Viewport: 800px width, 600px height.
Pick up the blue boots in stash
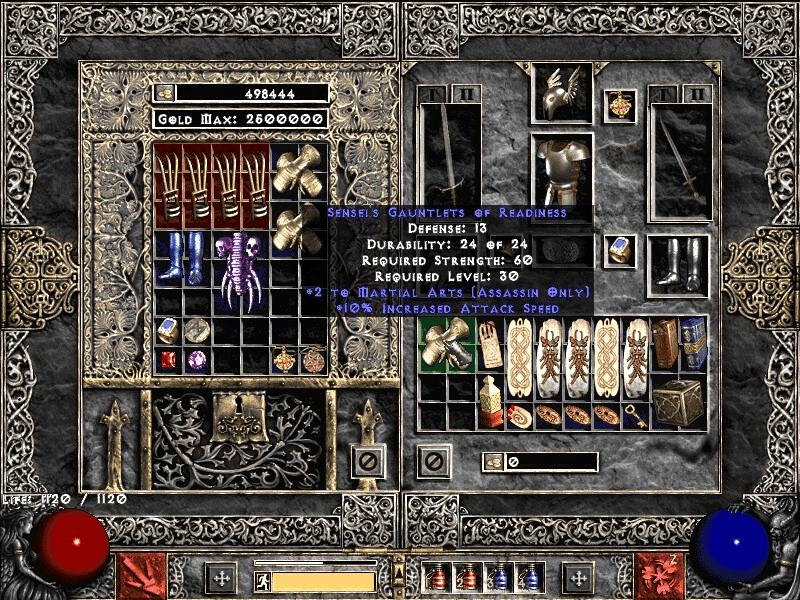coord(183,258)
